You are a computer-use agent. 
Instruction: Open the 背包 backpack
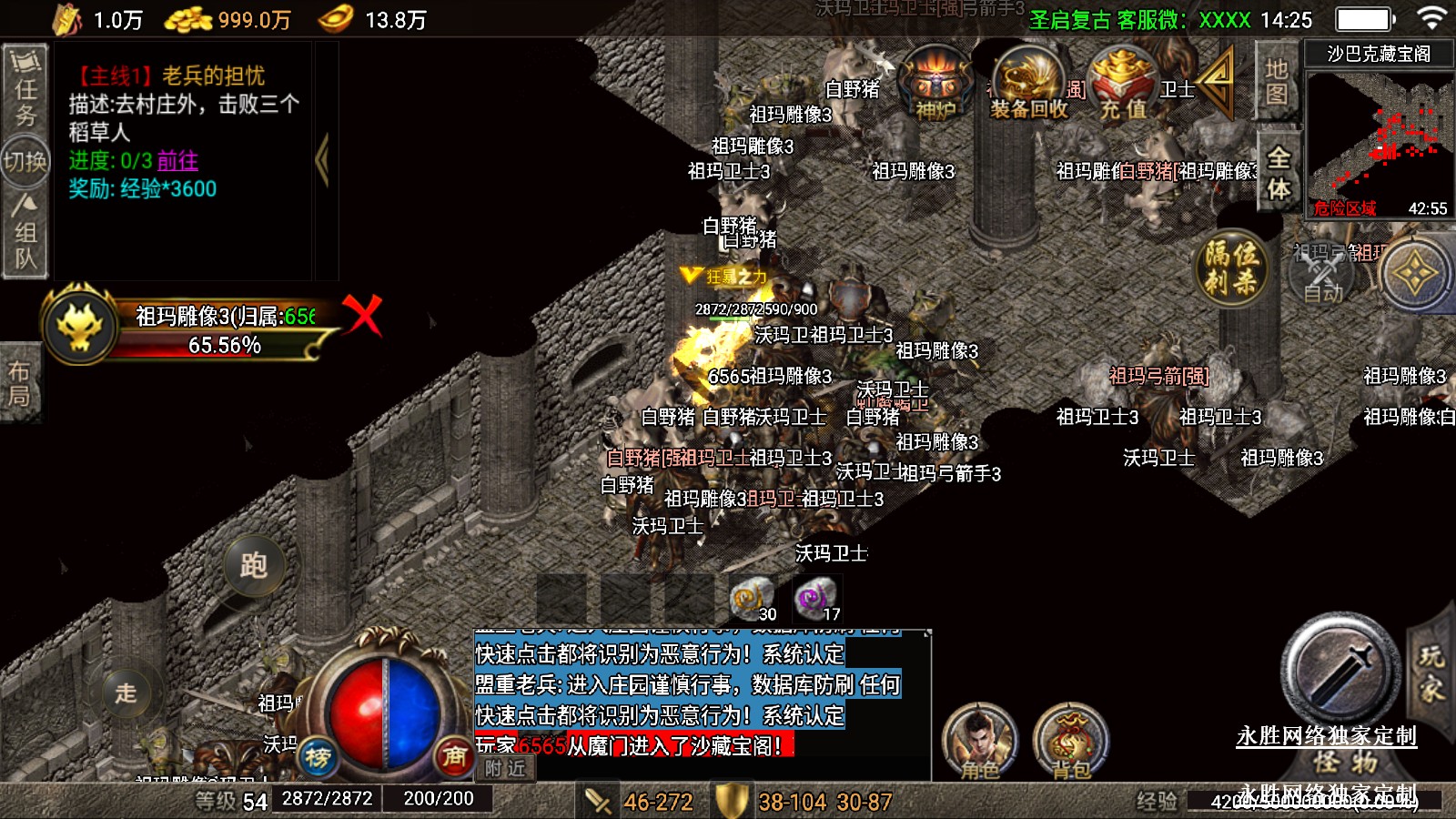[x=1071, y=742]
